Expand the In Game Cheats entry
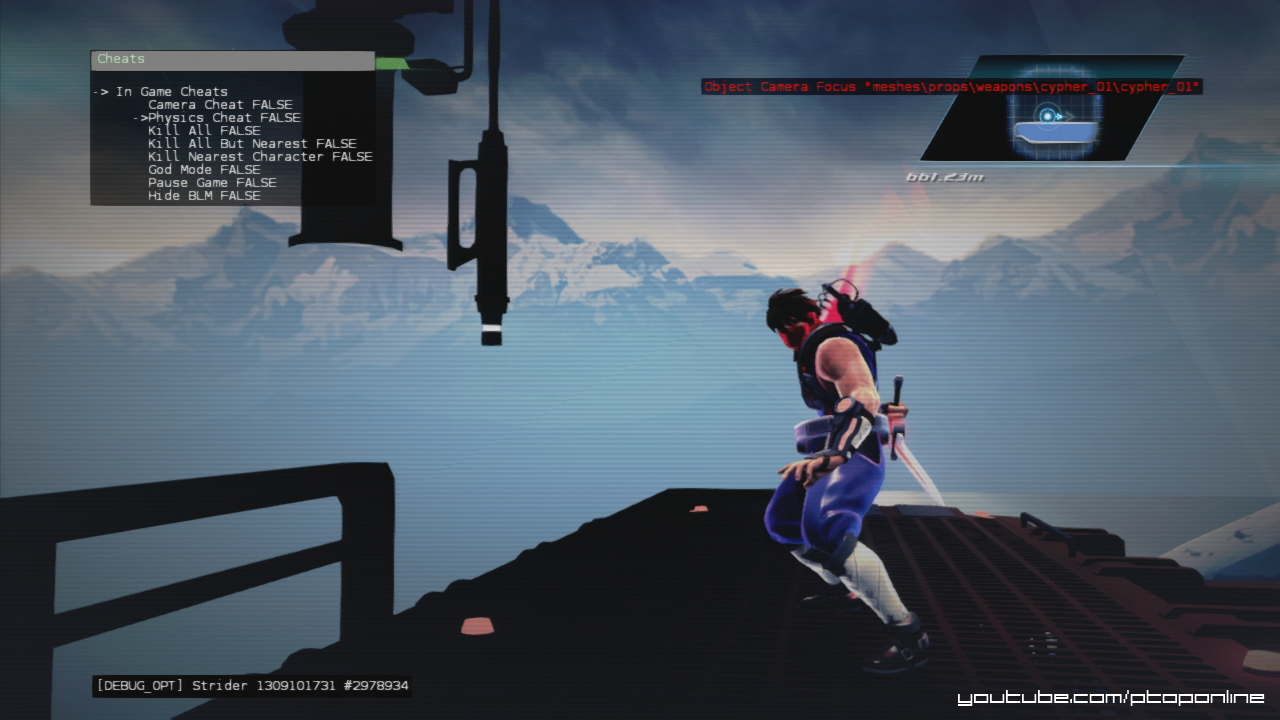 [x=171, y=92]
